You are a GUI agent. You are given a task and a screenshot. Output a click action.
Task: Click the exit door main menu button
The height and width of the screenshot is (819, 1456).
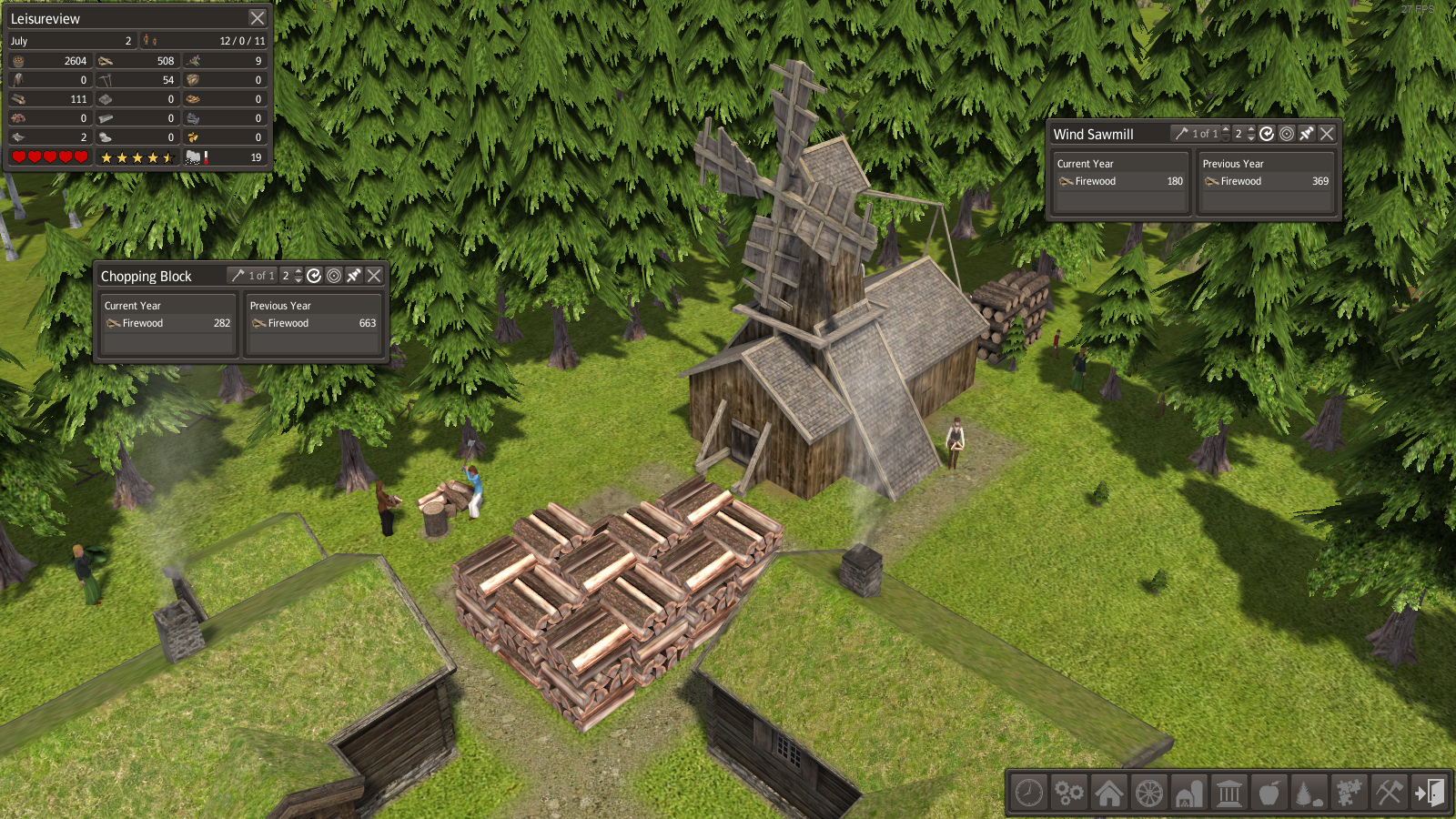(x=1430, y=793)
